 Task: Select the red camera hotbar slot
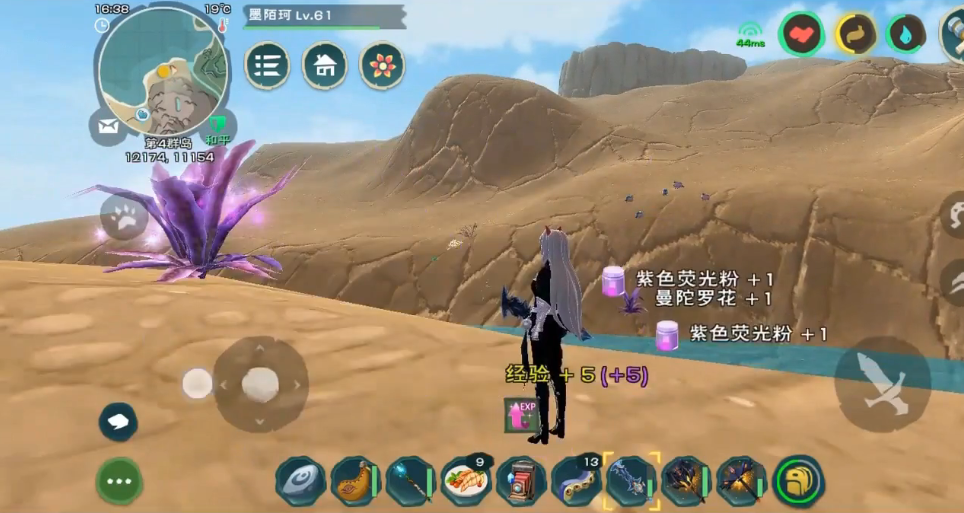pyautogui.click(x=520, y=481)
